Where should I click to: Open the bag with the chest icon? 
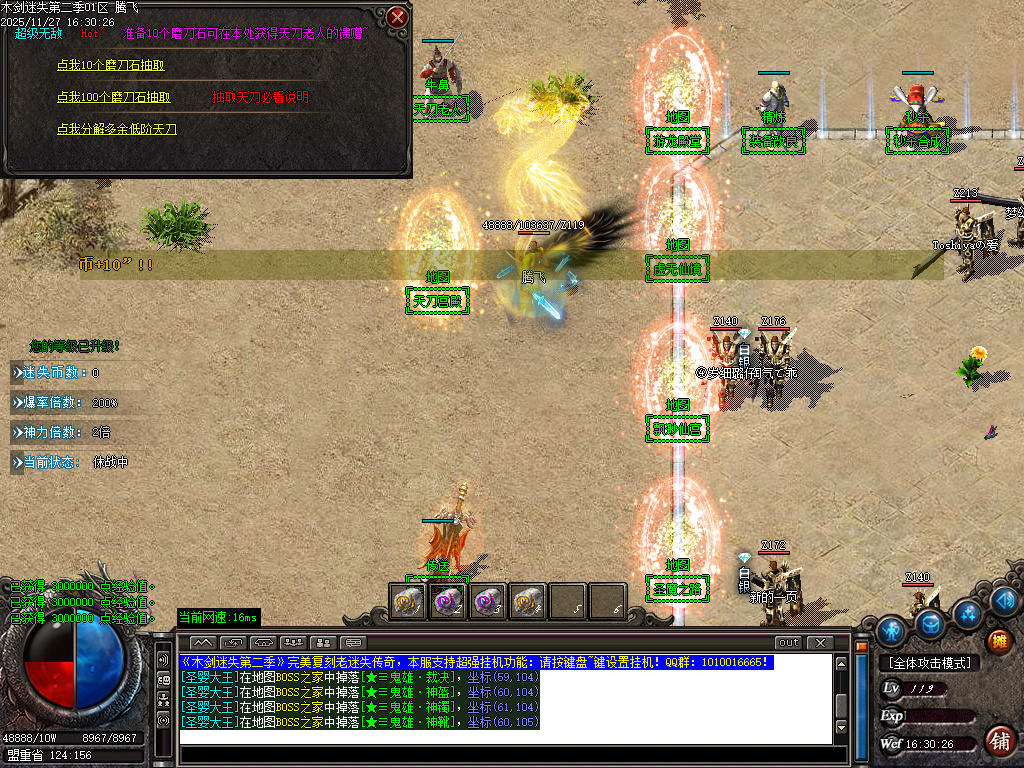(931, 625)
